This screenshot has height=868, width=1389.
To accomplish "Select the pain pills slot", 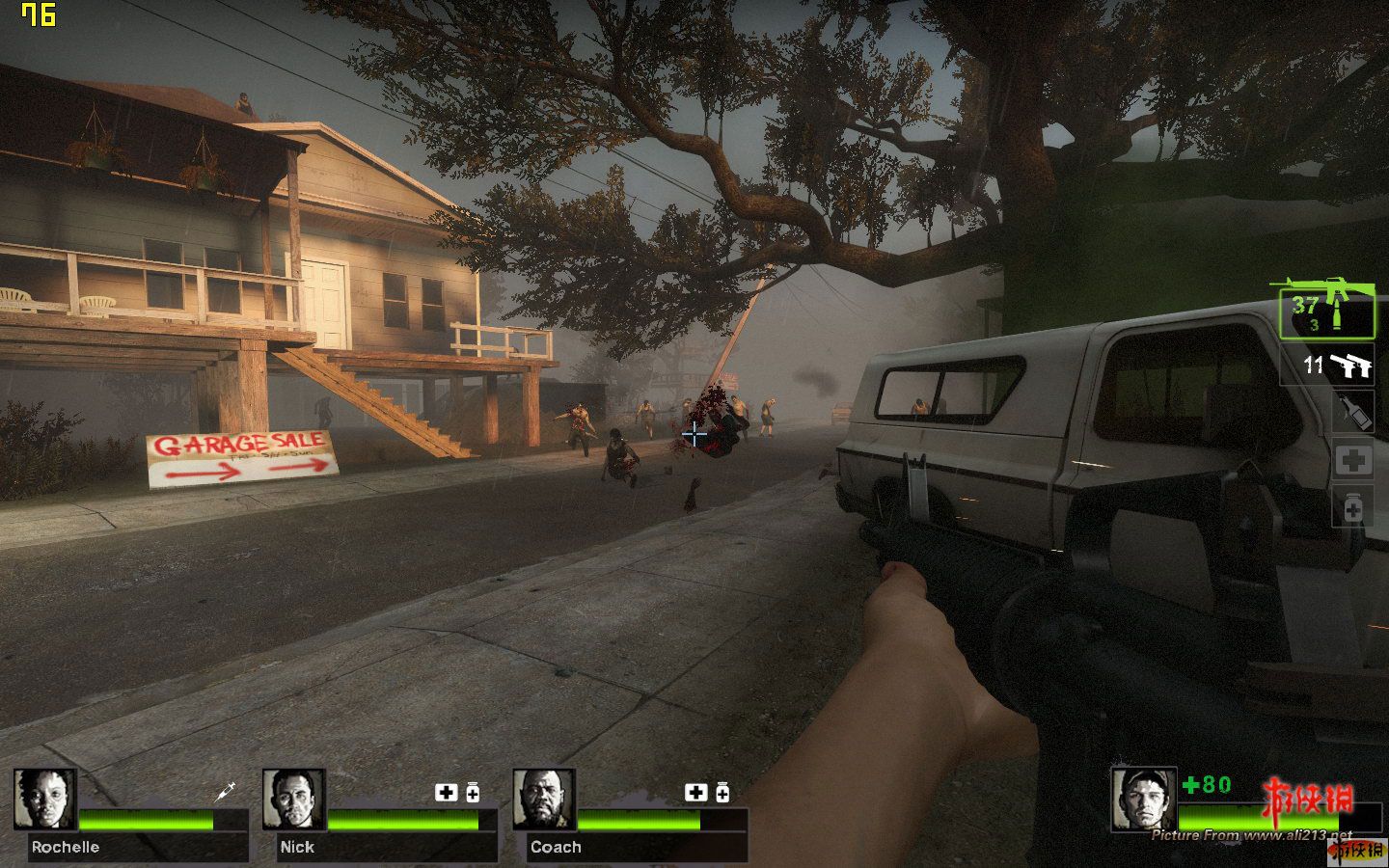I will [x=1352, y=506].
